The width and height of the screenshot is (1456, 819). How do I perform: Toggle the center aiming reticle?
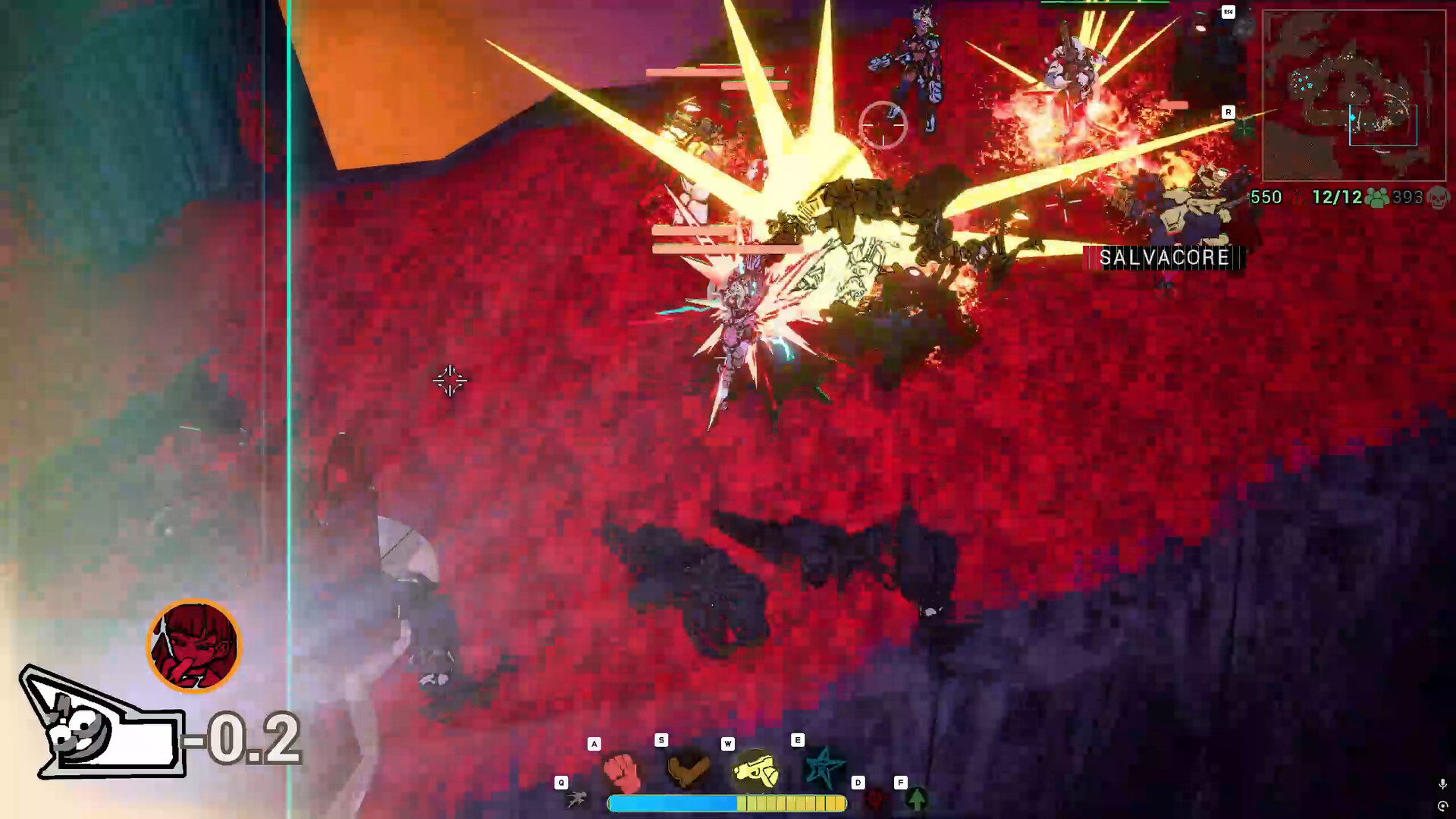pyautogui.click(x=882, y=124)
